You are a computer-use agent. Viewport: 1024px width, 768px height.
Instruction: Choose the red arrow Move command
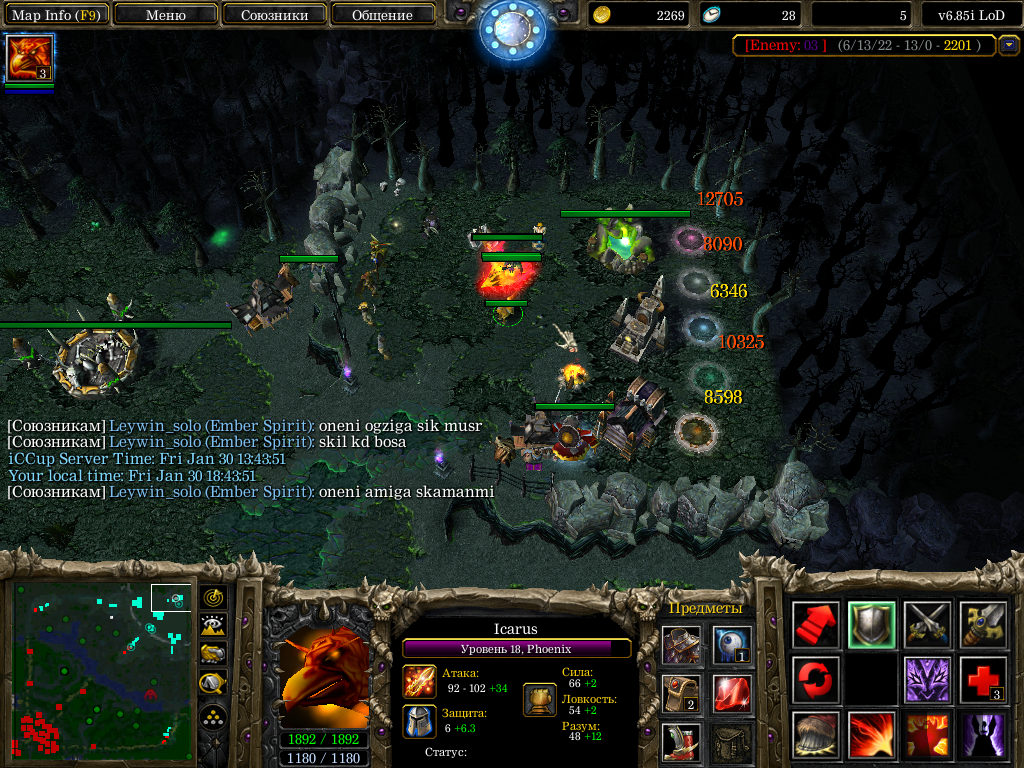tap(817, 625)
